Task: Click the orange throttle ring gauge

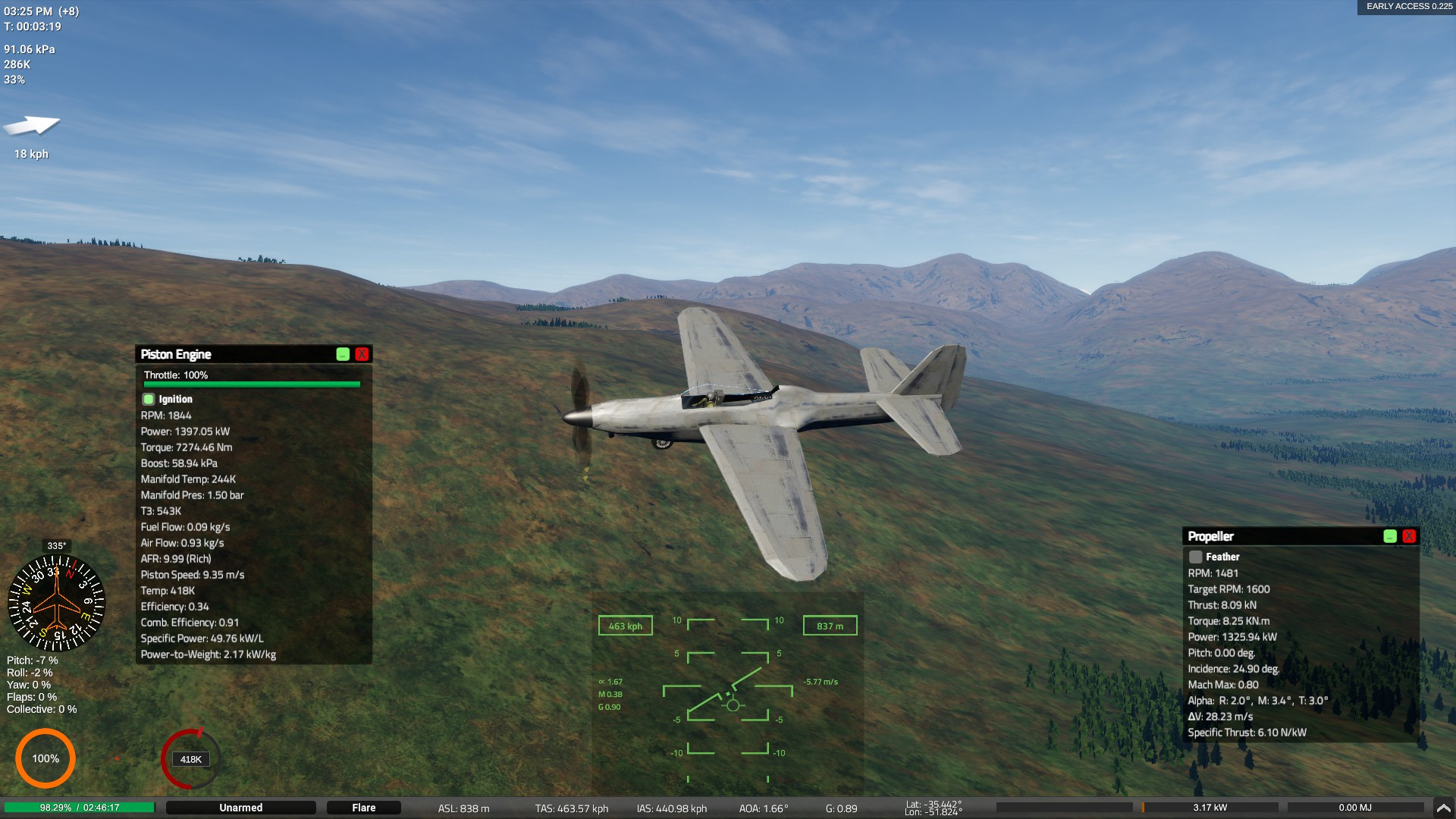Action: [x=45, y=758]
